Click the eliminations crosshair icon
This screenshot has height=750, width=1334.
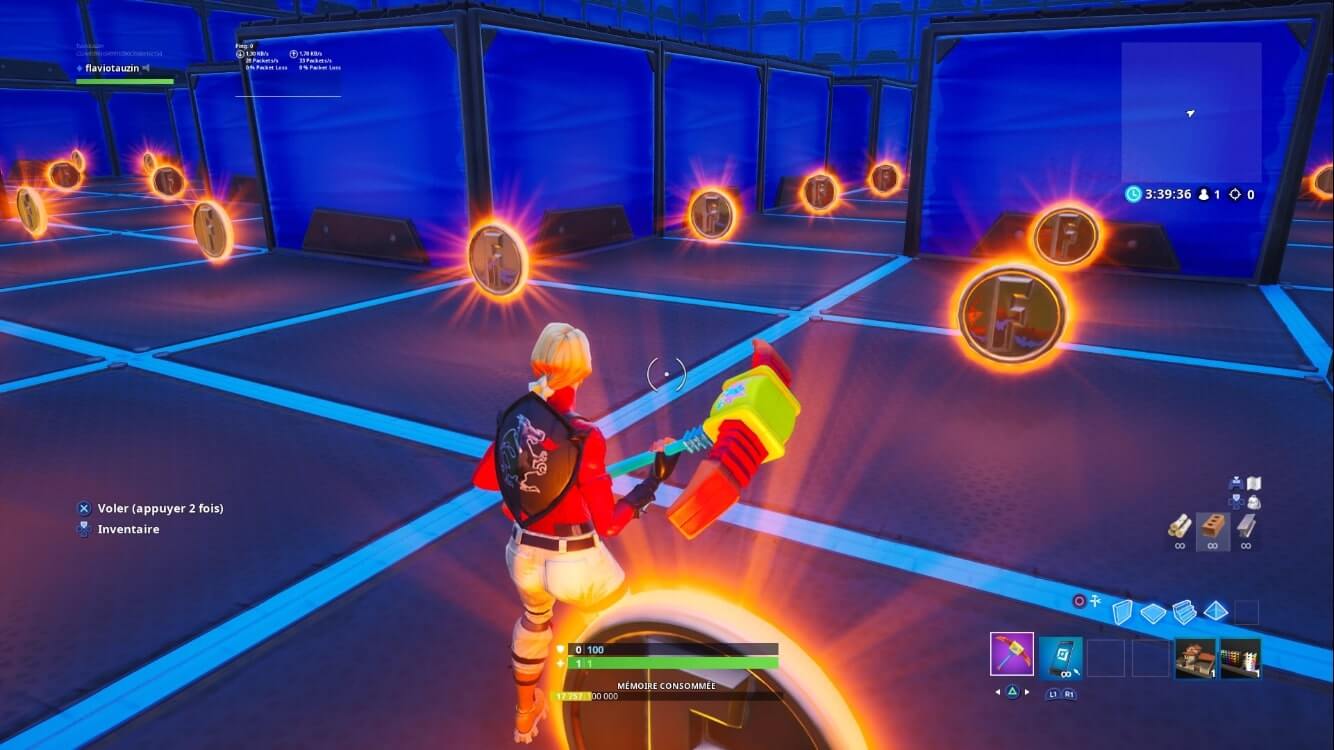1235,194
